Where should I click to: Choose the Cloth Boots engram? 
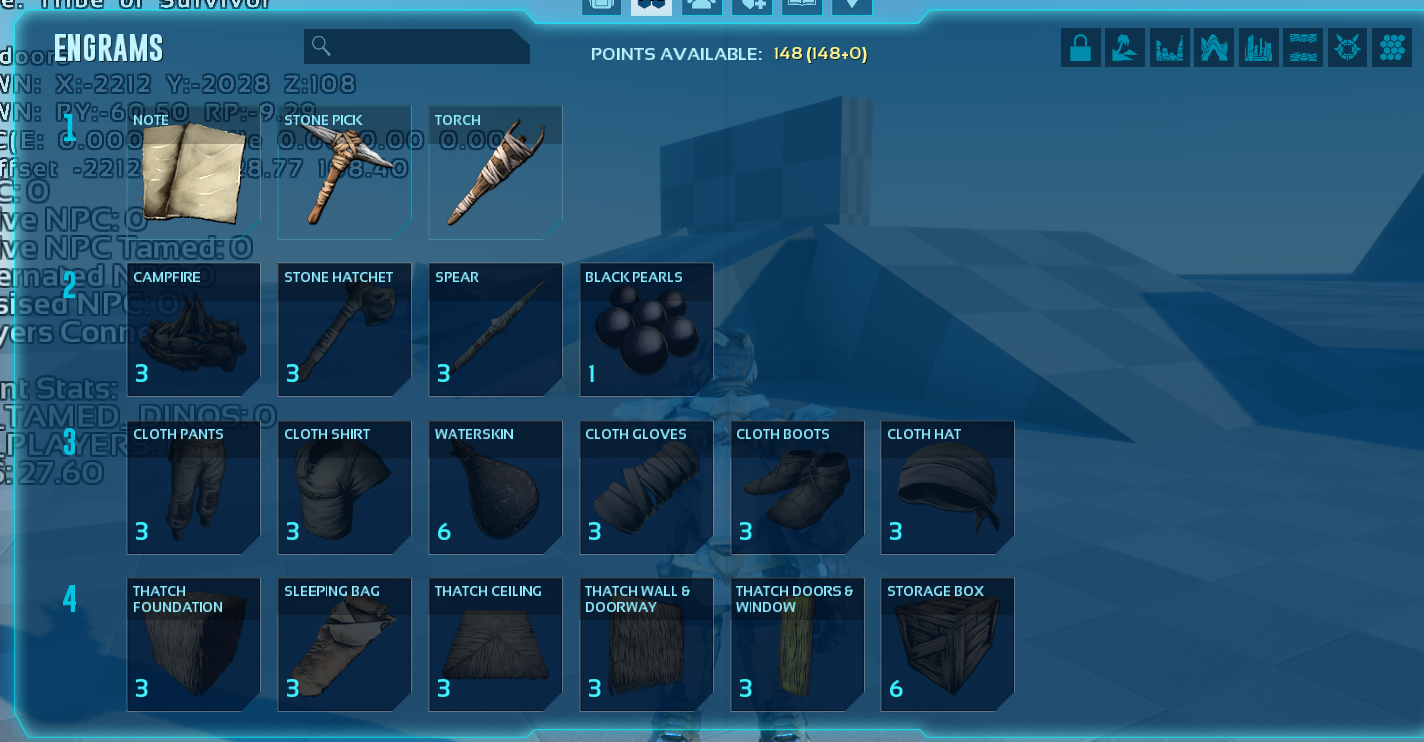[x=797, y=487]
